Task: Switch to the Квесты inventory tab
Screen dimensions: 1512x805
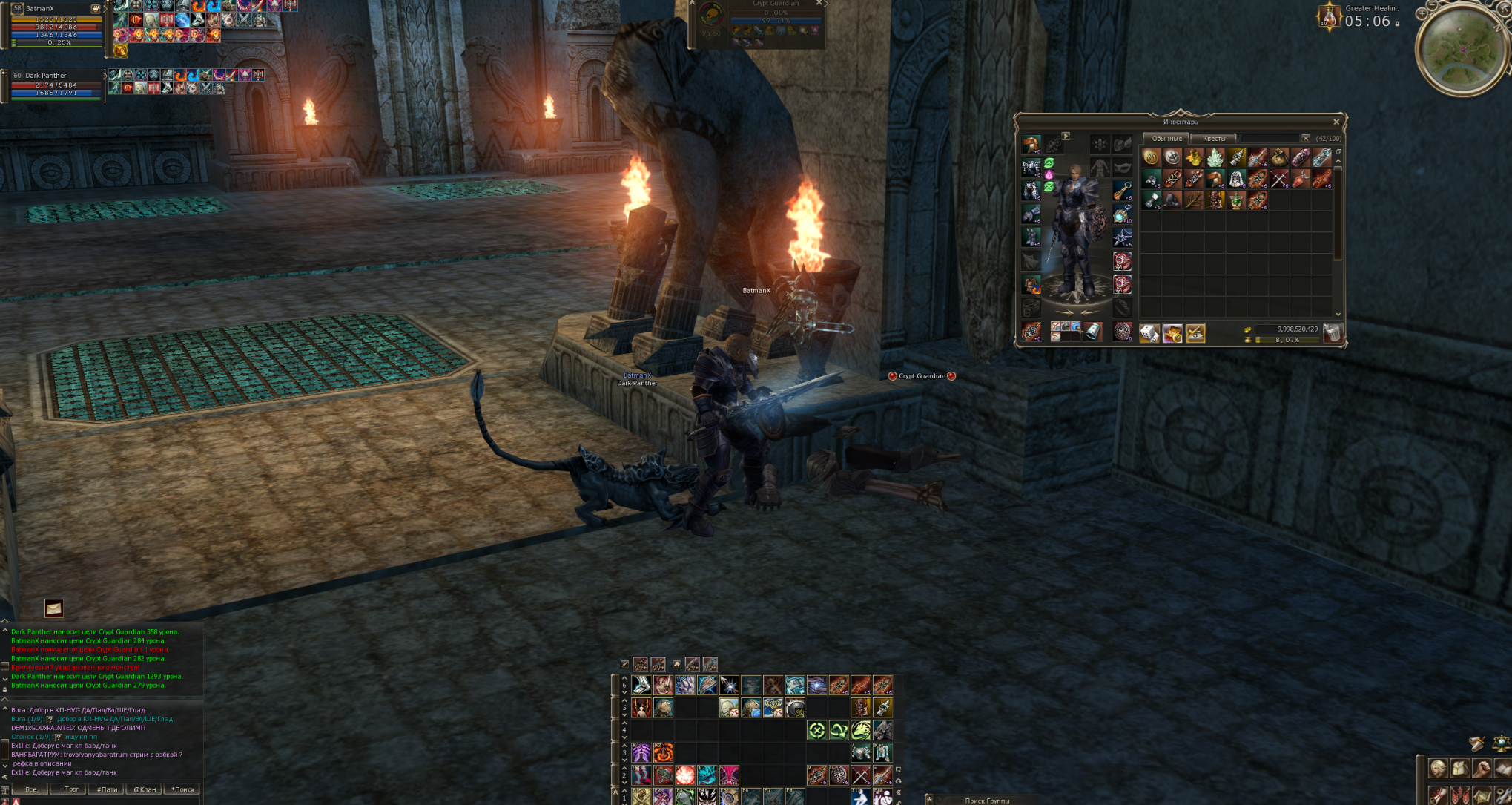Action: pyautogui.click(x=1214, y=139)
